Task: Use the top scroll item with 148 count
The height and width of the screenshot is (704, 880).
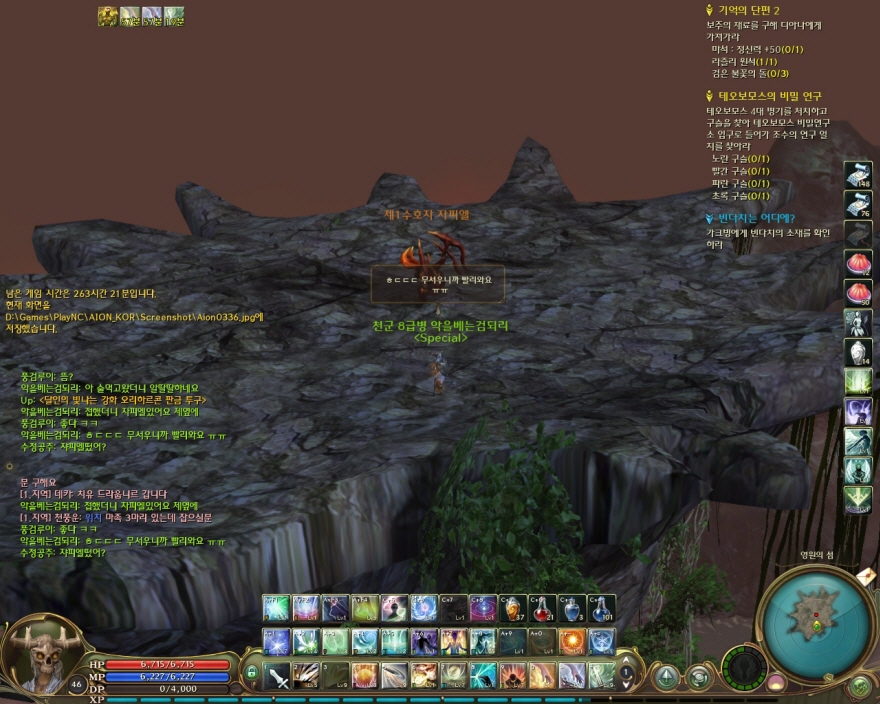Action: tap(858, 175)
